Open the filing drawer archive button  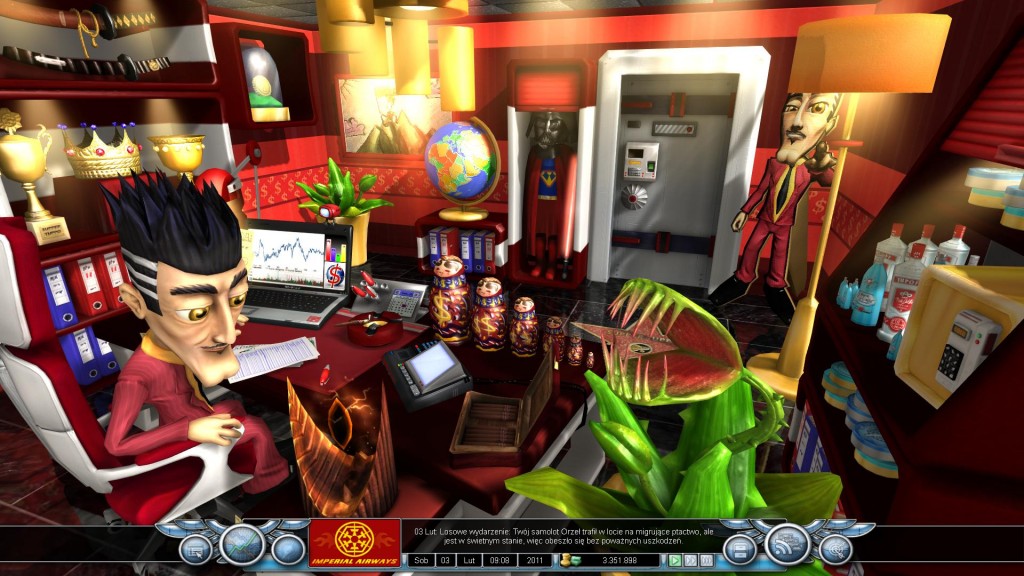[x=740, y=548]
